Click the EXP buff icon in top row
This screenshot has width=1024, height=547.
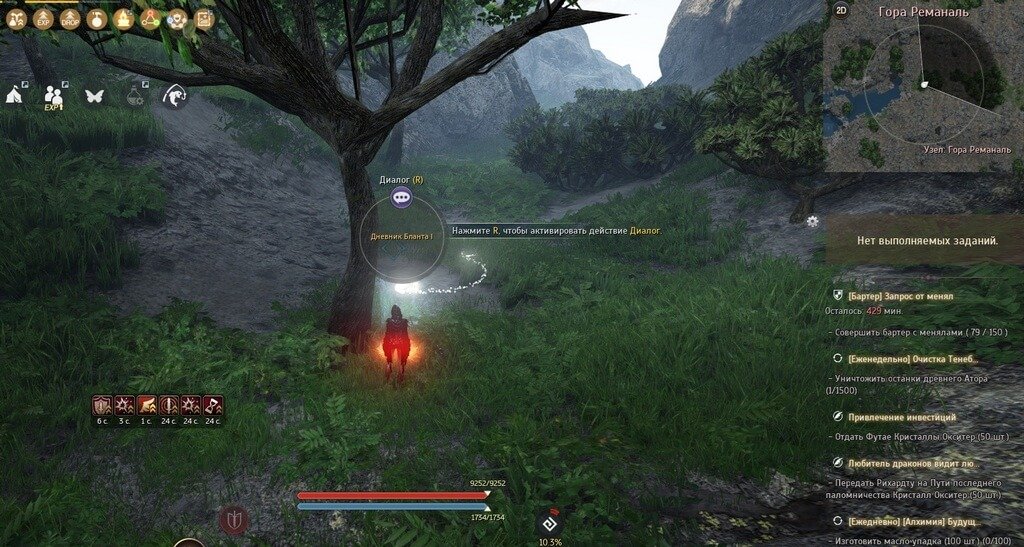tap(43, 19)
